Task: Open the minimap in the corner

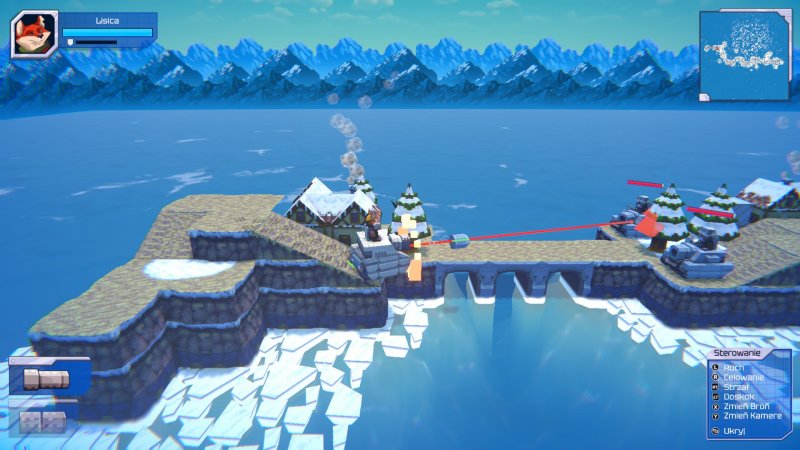Action: (x=744, y=53)
